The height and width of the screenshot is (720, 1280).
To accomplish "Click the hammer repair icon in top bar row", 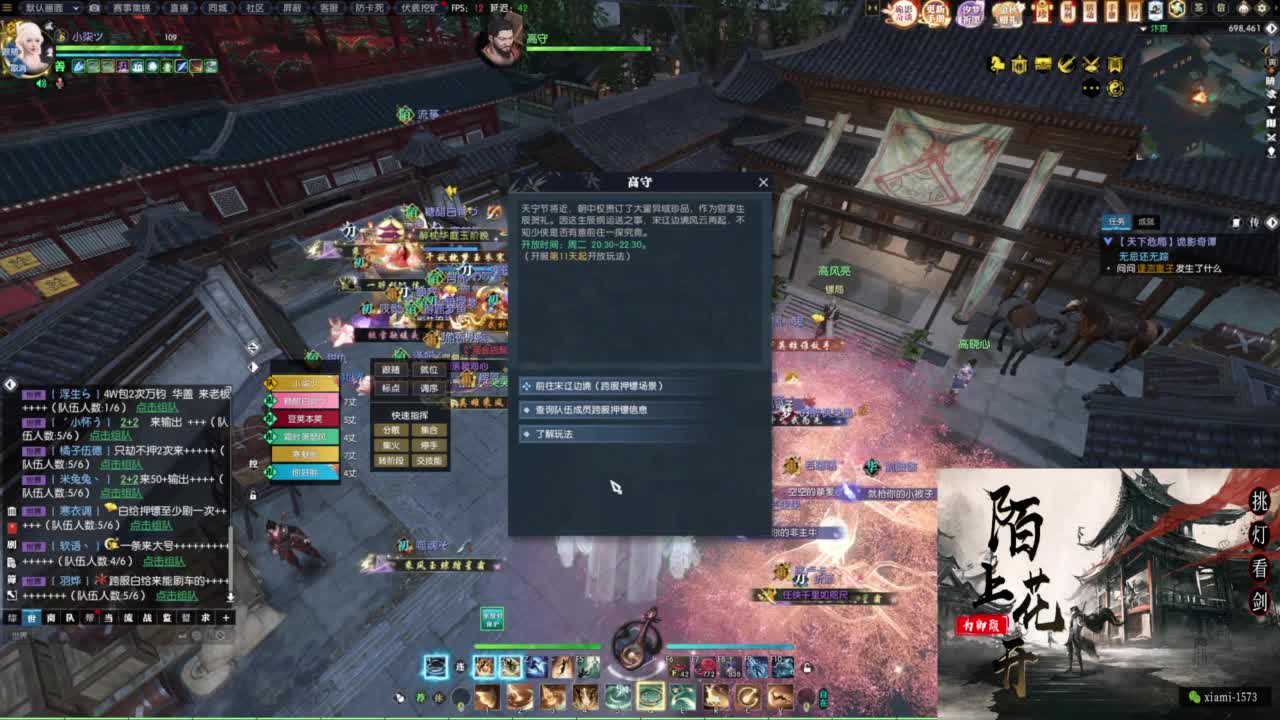I will (1064, 66).
